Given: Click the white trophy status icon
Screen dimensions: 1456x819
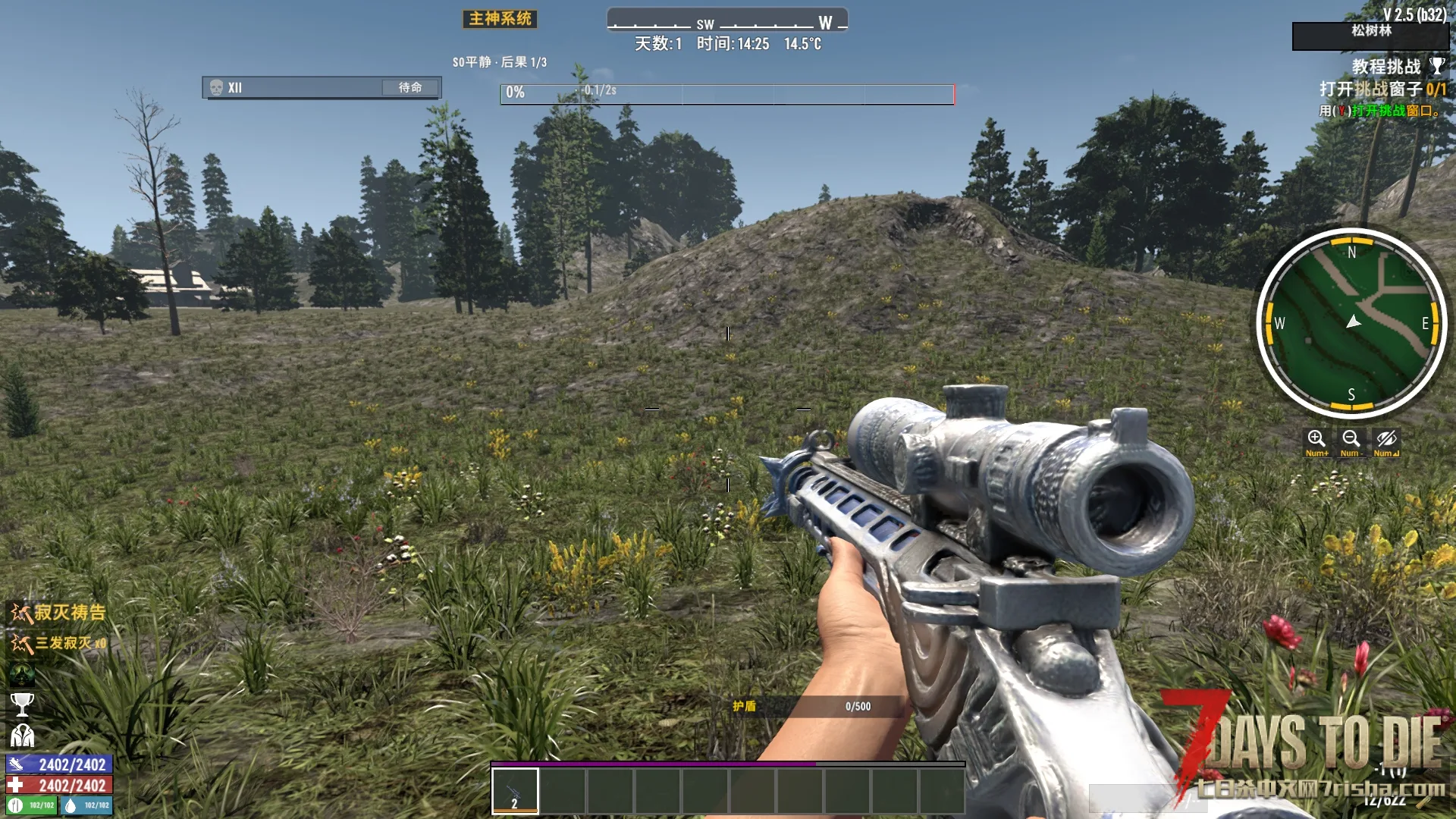Looking at the screenshot, I should [21, 704].
